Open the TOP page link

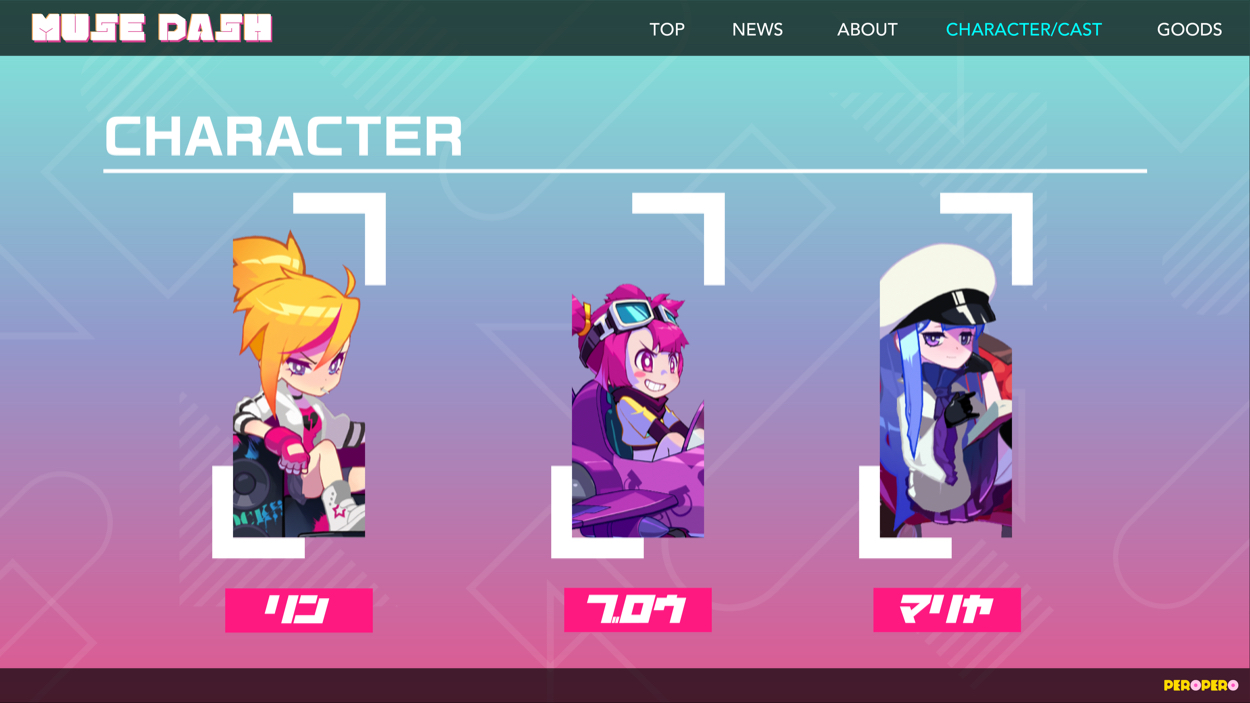click(x=667, y=29)
